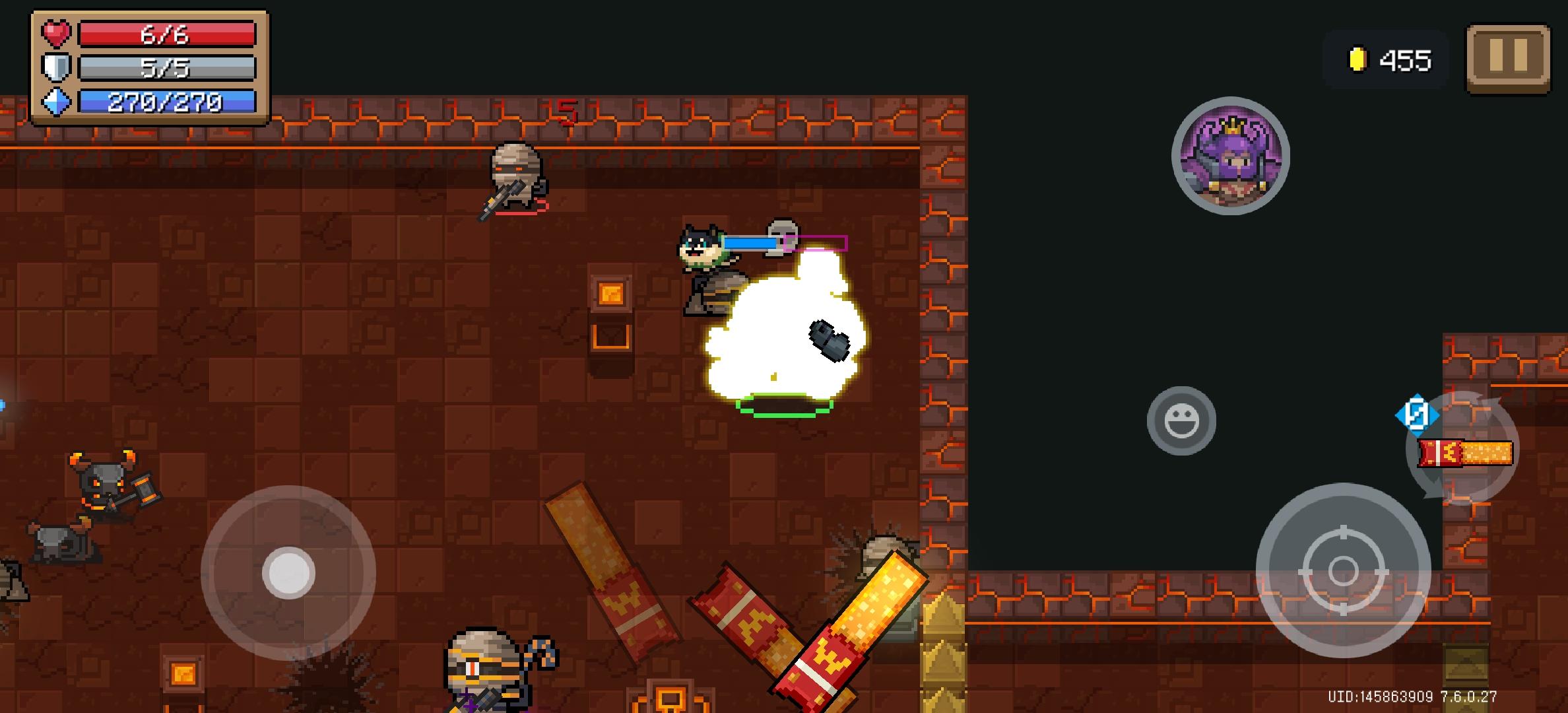
Task: Open the smiley emote button
Action: tap(1183, 420)
